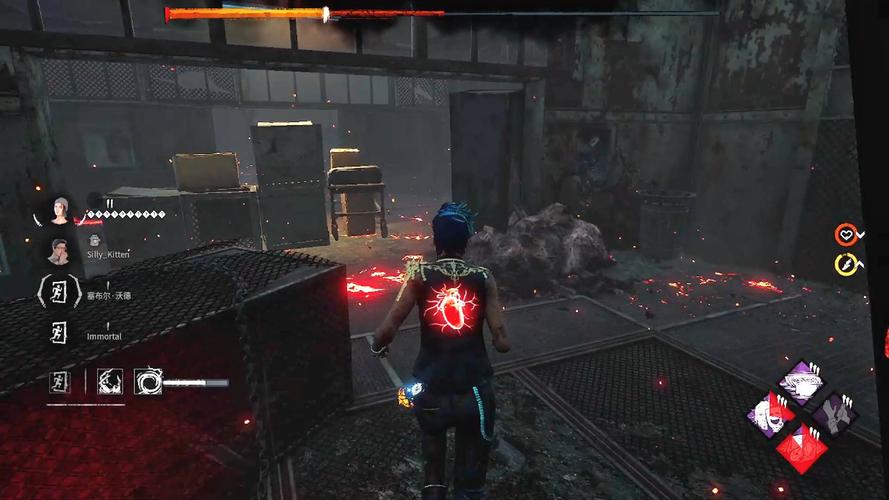889x500 pixels.
Task: Click the yellow lightning status effect icon
Action: (x=845, y=265)
